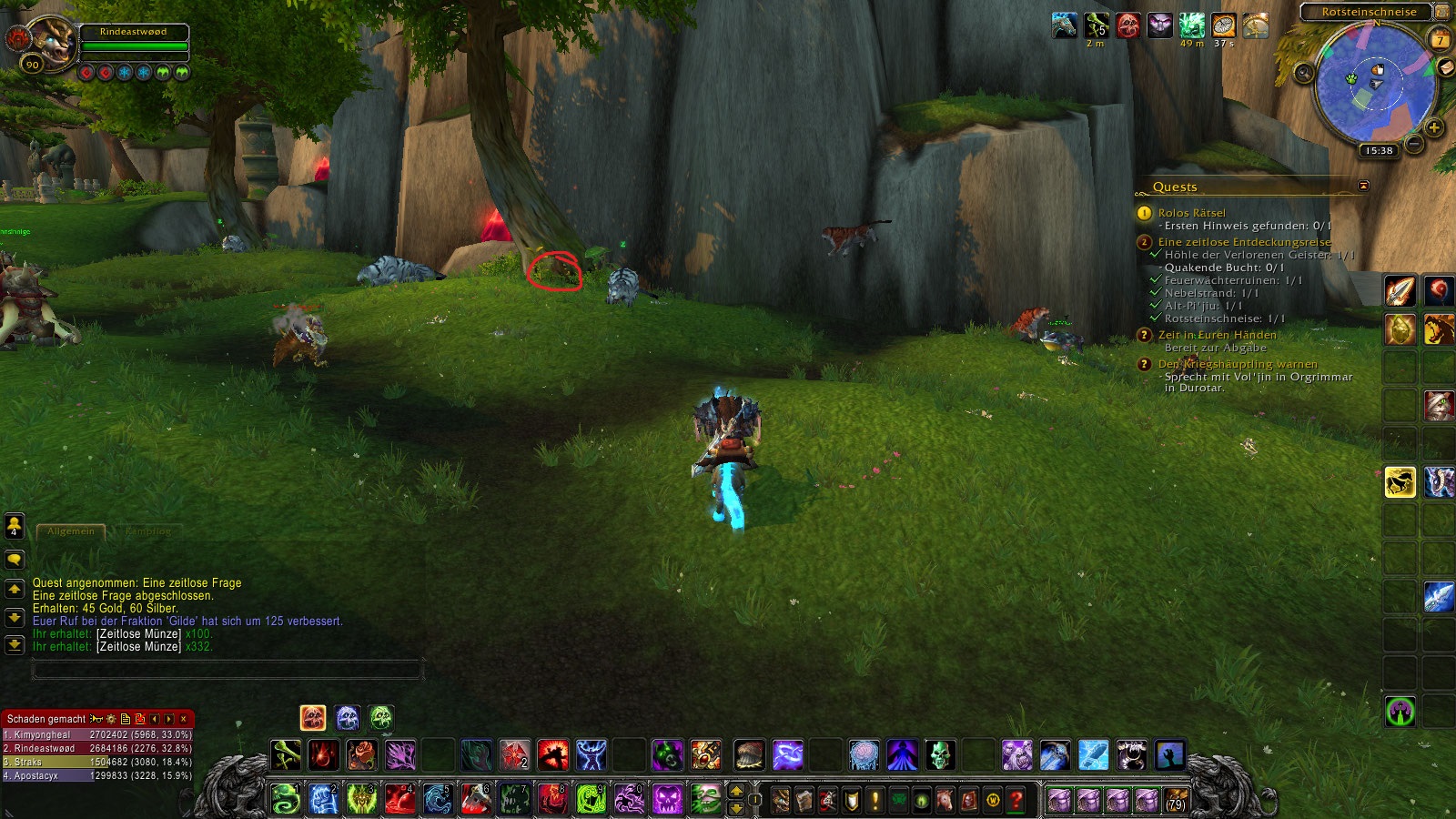Jump chat to the bottom
Screen dimensions: 1456x819
[x=15, y=645]
